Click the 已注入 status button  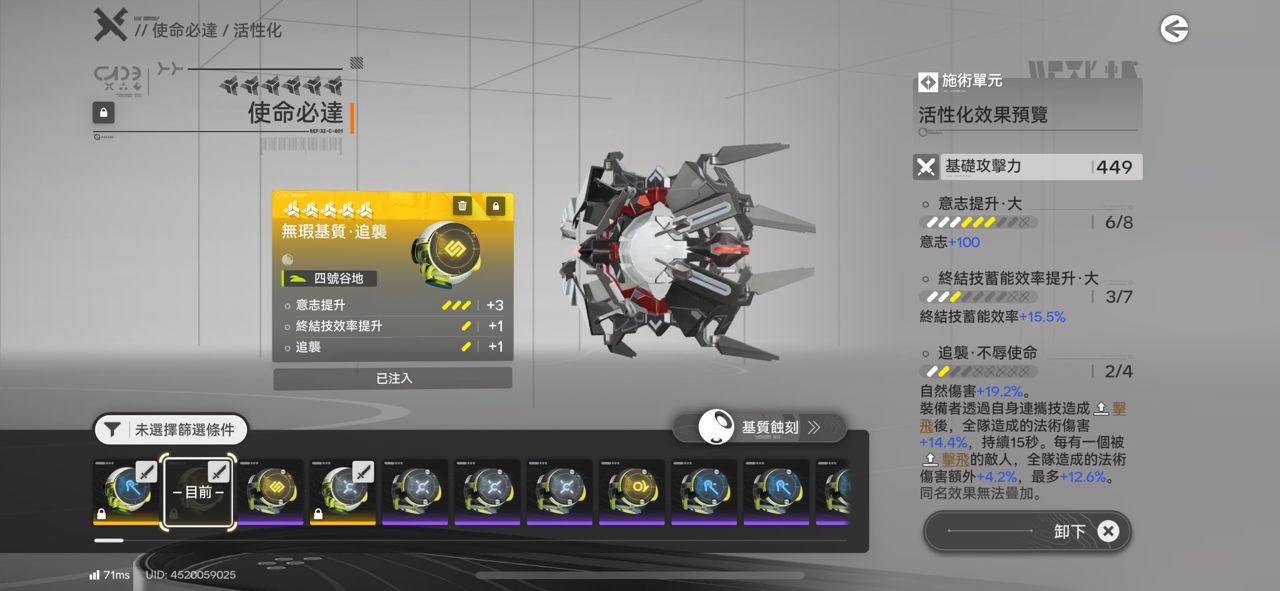(x=393, y=379)
